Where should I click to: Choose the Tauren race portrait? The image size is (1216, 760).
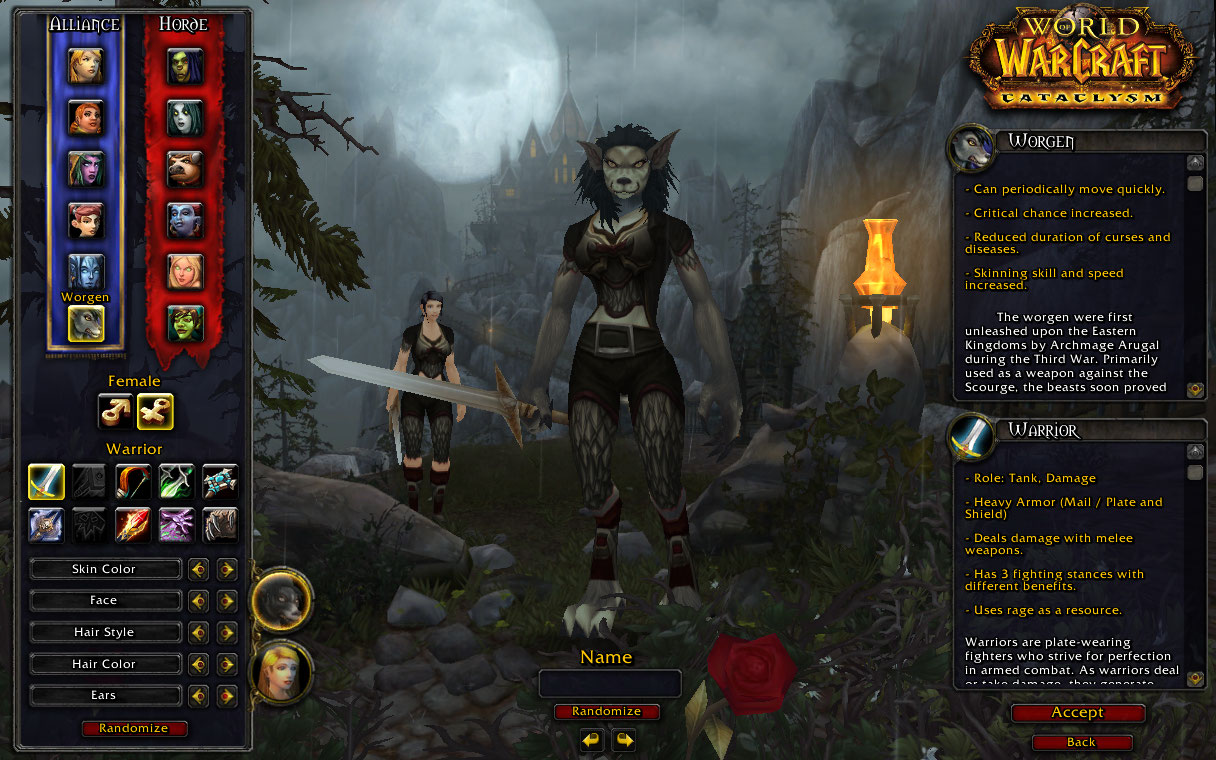pos(185,169)
